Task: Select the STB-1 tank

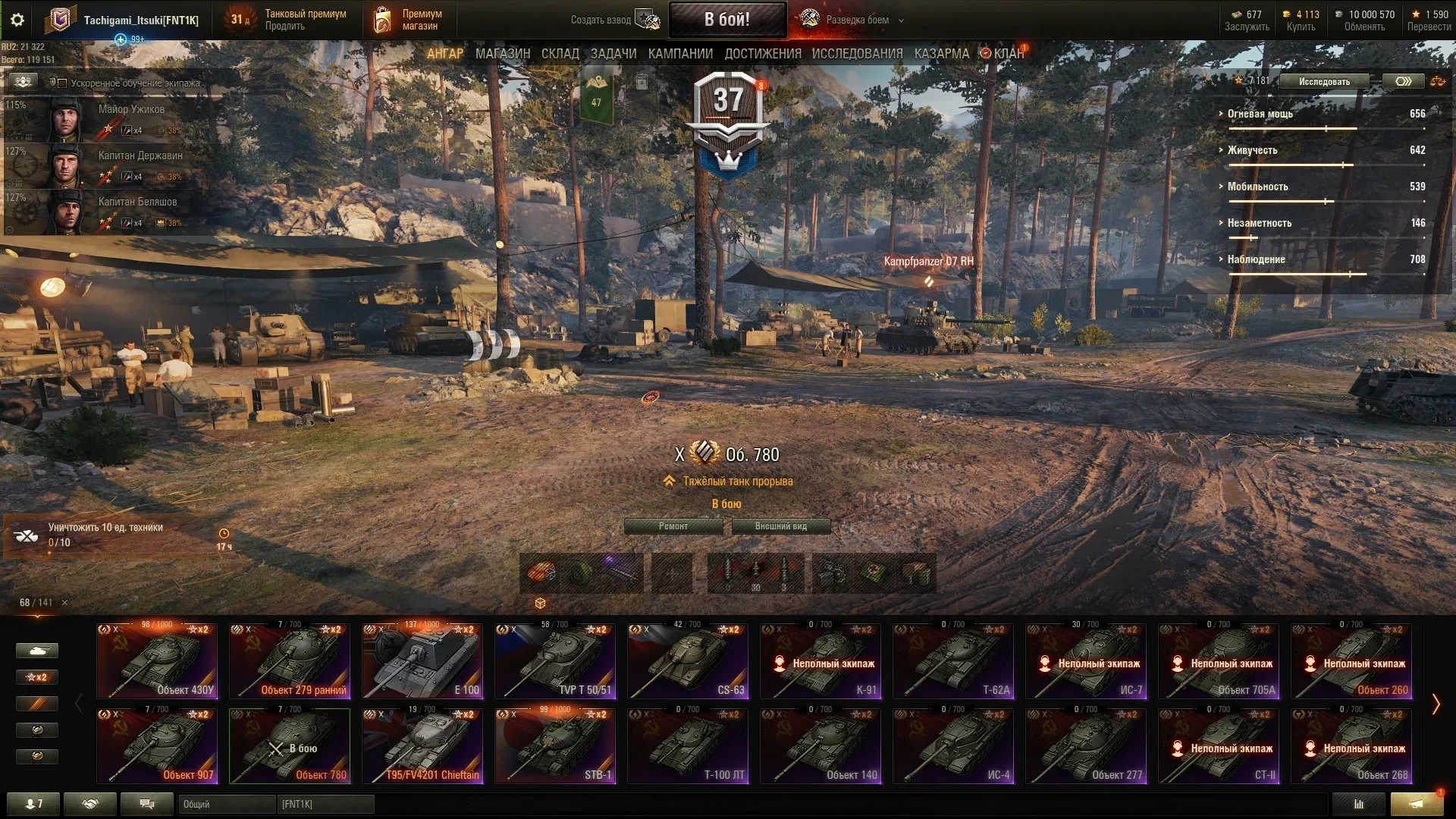Action: pos(555,745)
